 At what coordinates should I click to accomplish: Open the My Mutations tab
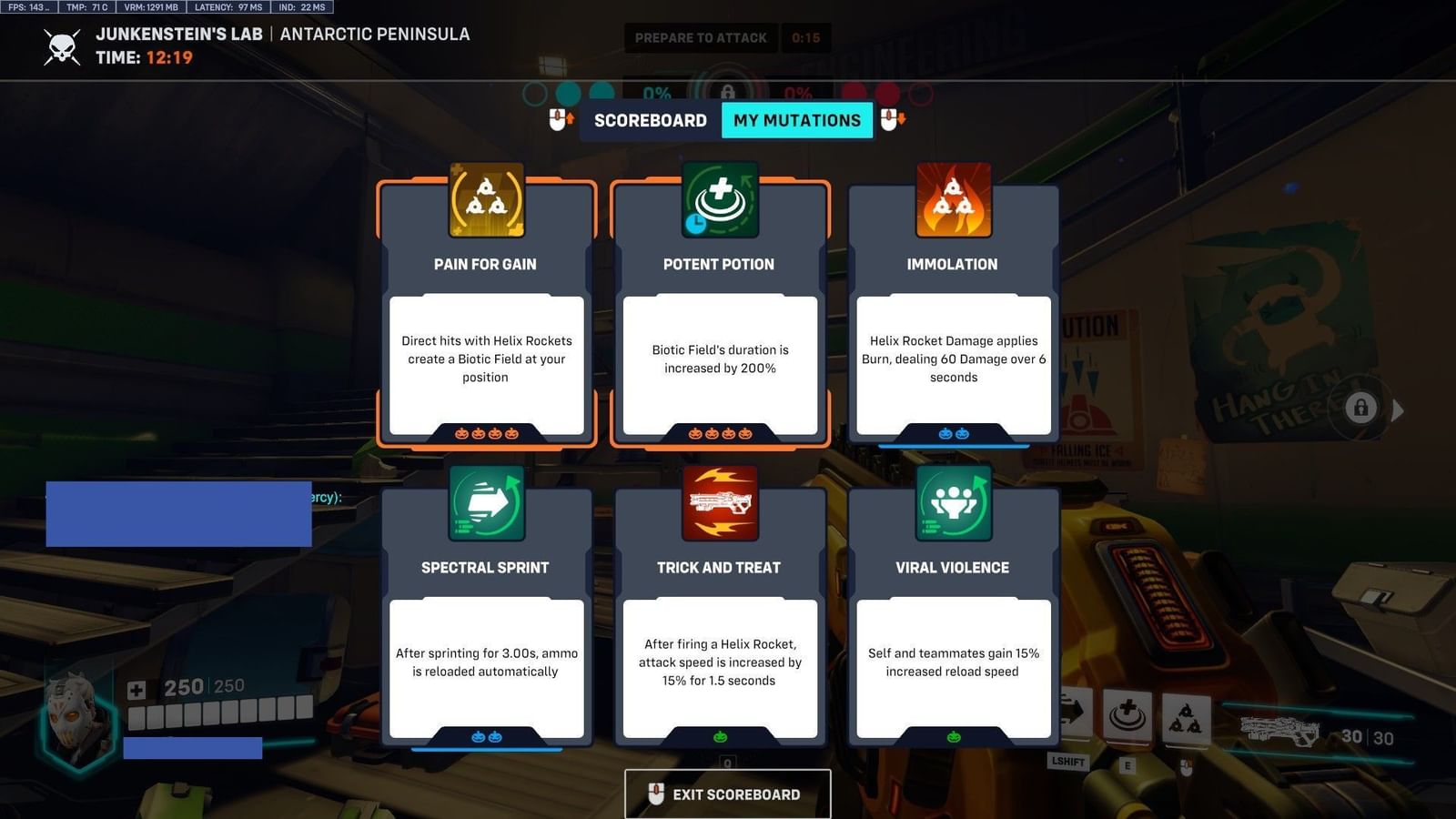pyautogui.click(x=798, y=119)
